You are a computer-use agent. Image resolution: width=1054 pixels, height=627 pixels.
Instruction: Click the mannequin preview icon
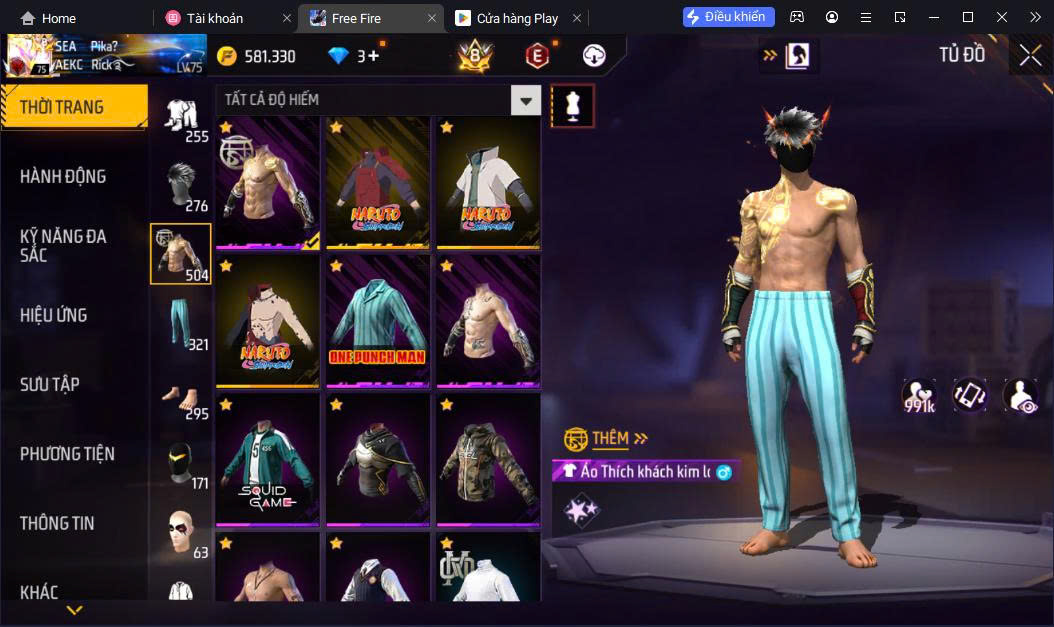pyautogui.click(x=573, y=105)
